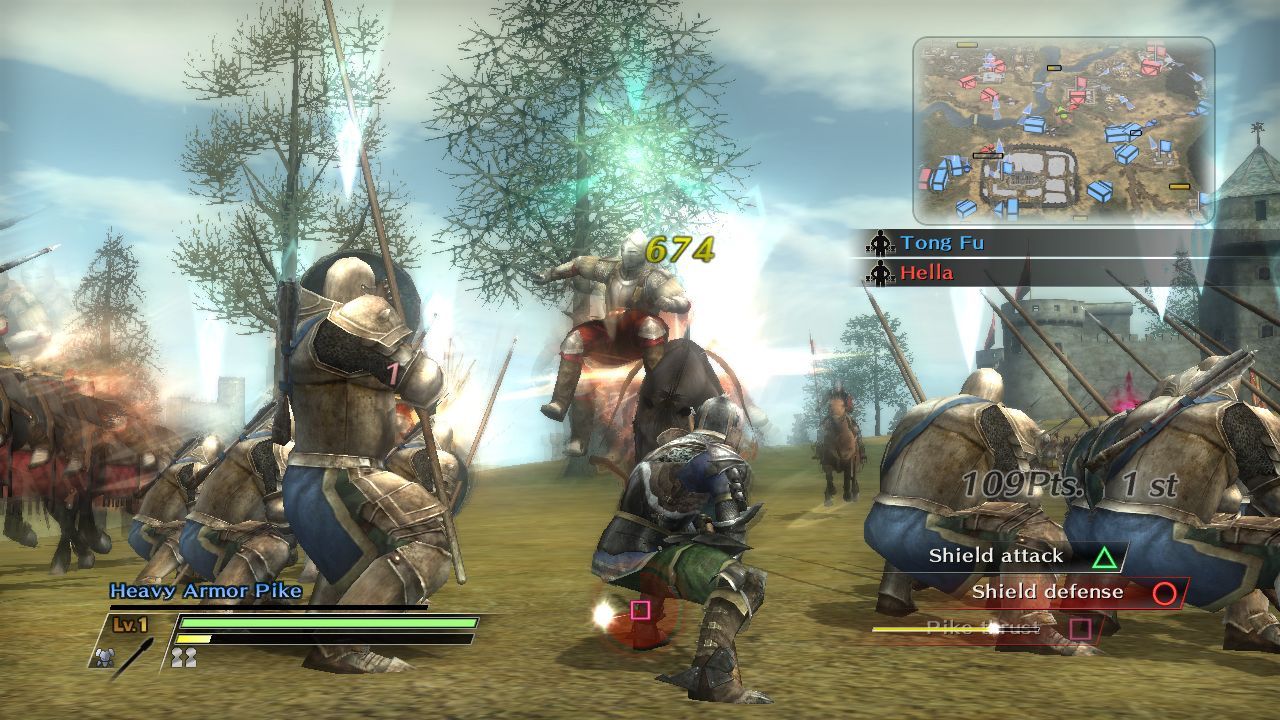
Task: Select the pike weapon icon
Action: (x=133, y=658)
